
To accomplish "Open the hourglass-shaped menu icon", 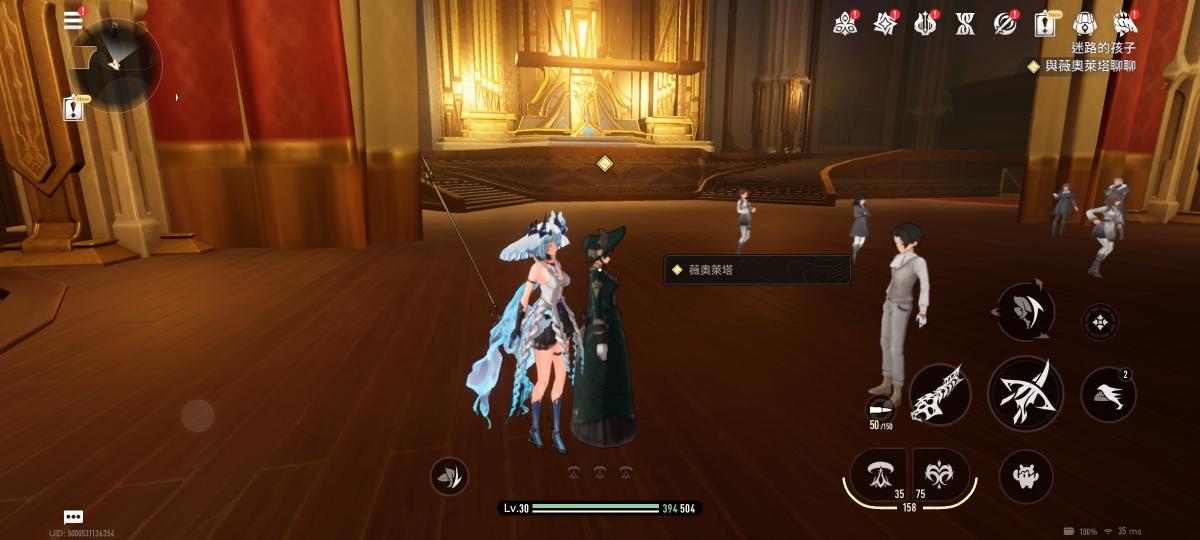I will pyautogui.click(x=965, y=23).
